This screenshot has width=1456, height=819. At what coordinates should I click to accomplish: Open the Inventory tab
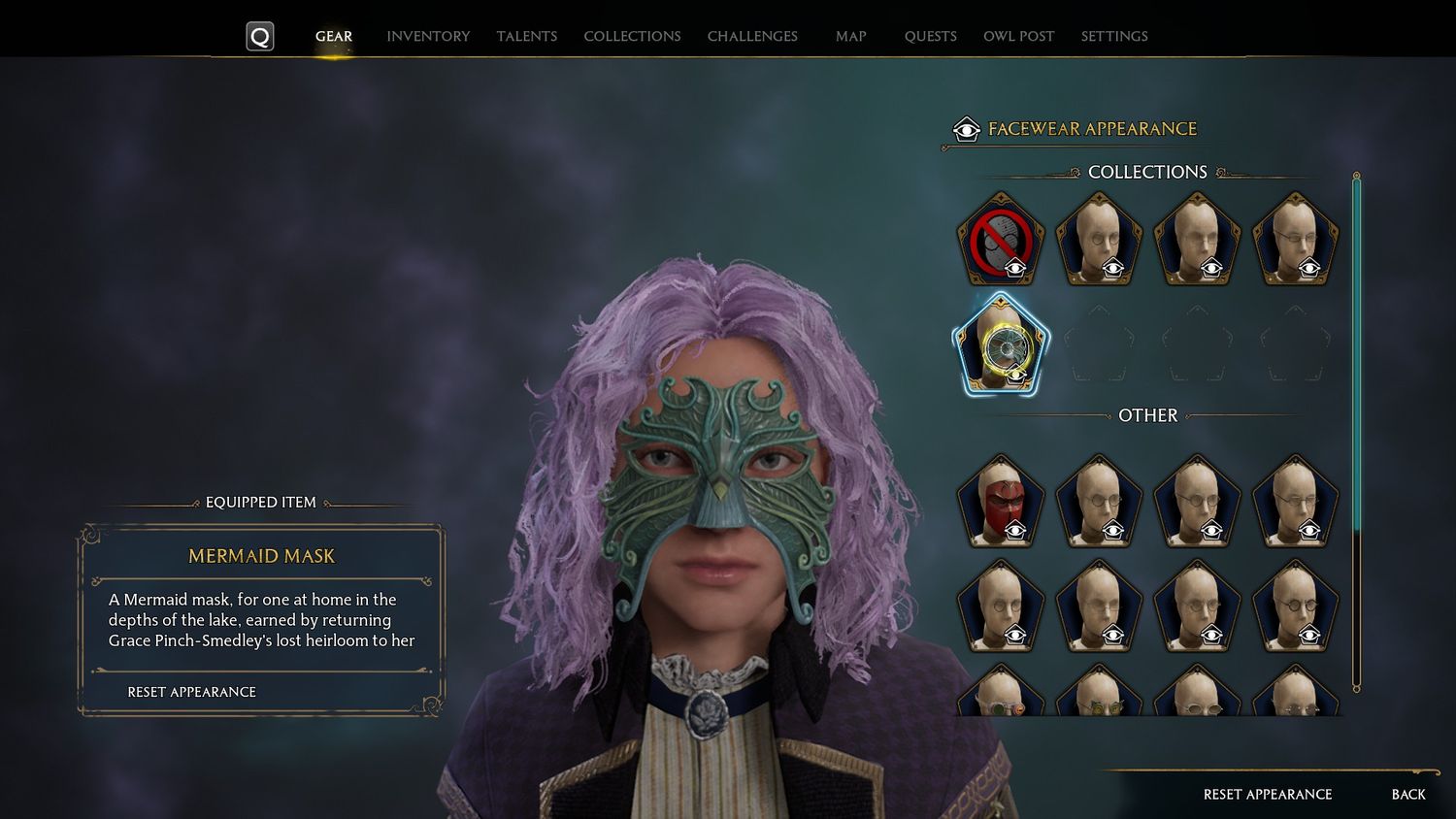[428, 36]
